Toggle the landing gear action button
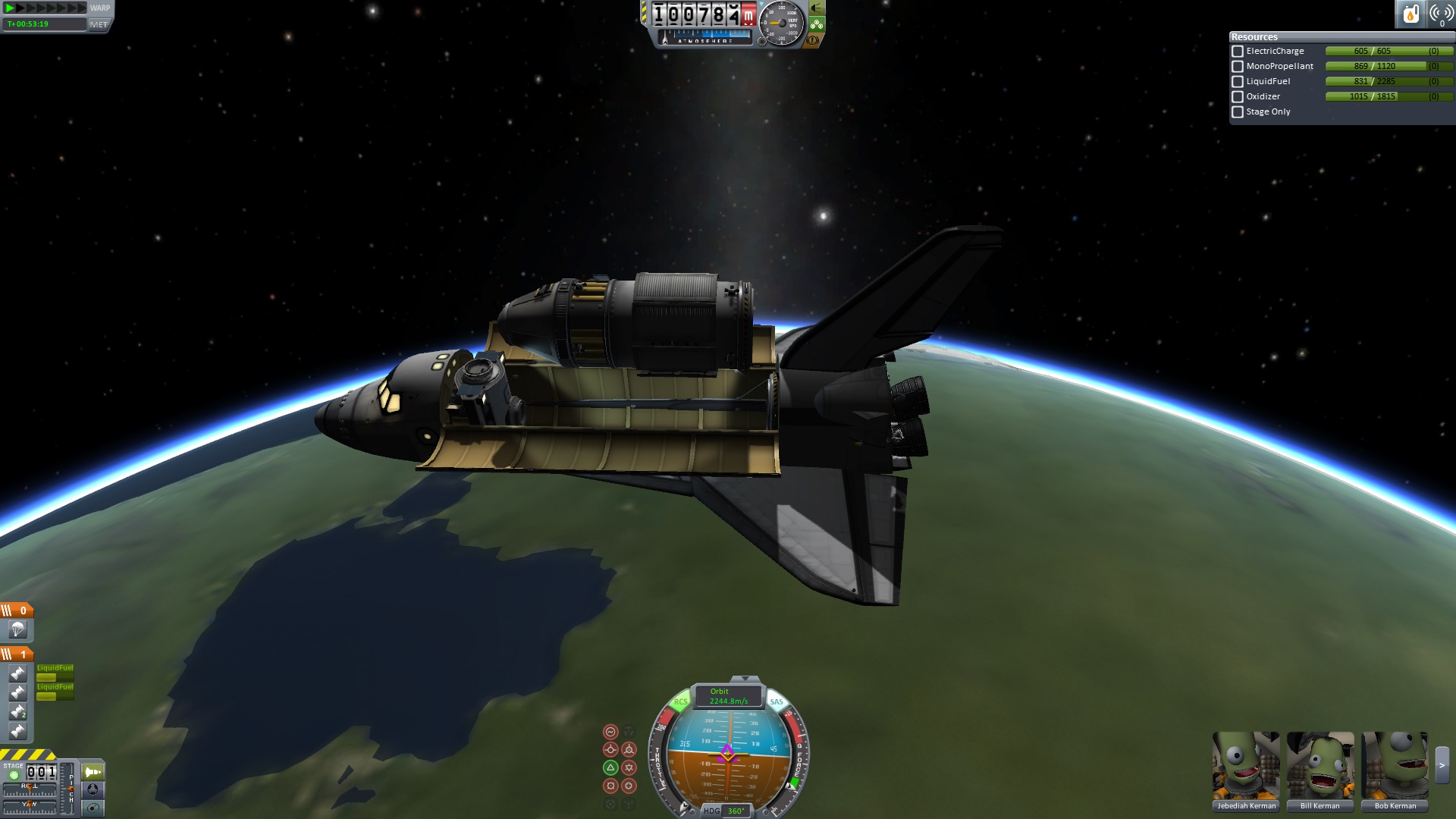 click(817, 24)
